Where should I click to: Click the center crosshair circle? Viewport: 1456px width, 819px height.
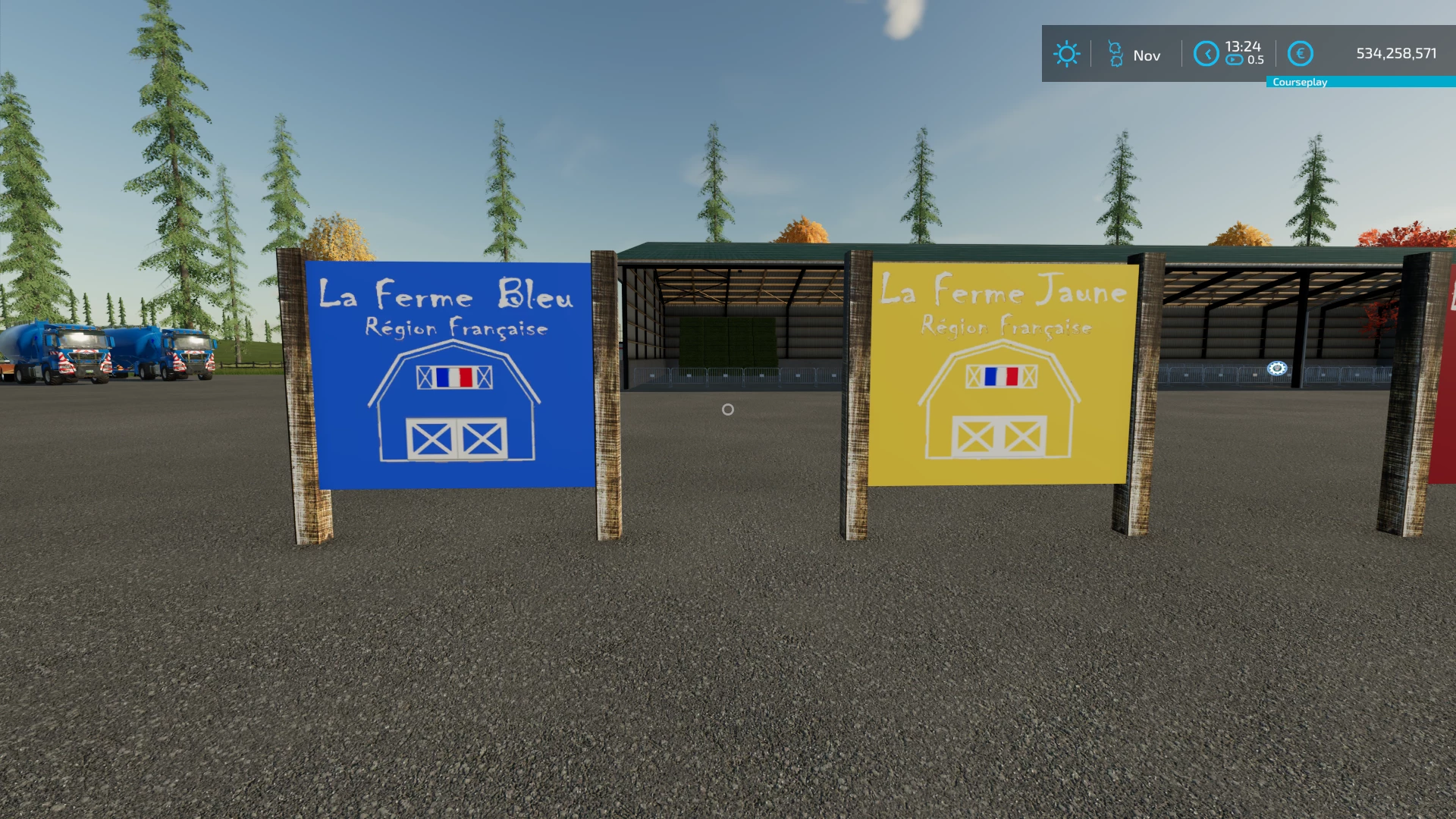tap(727, 409)
